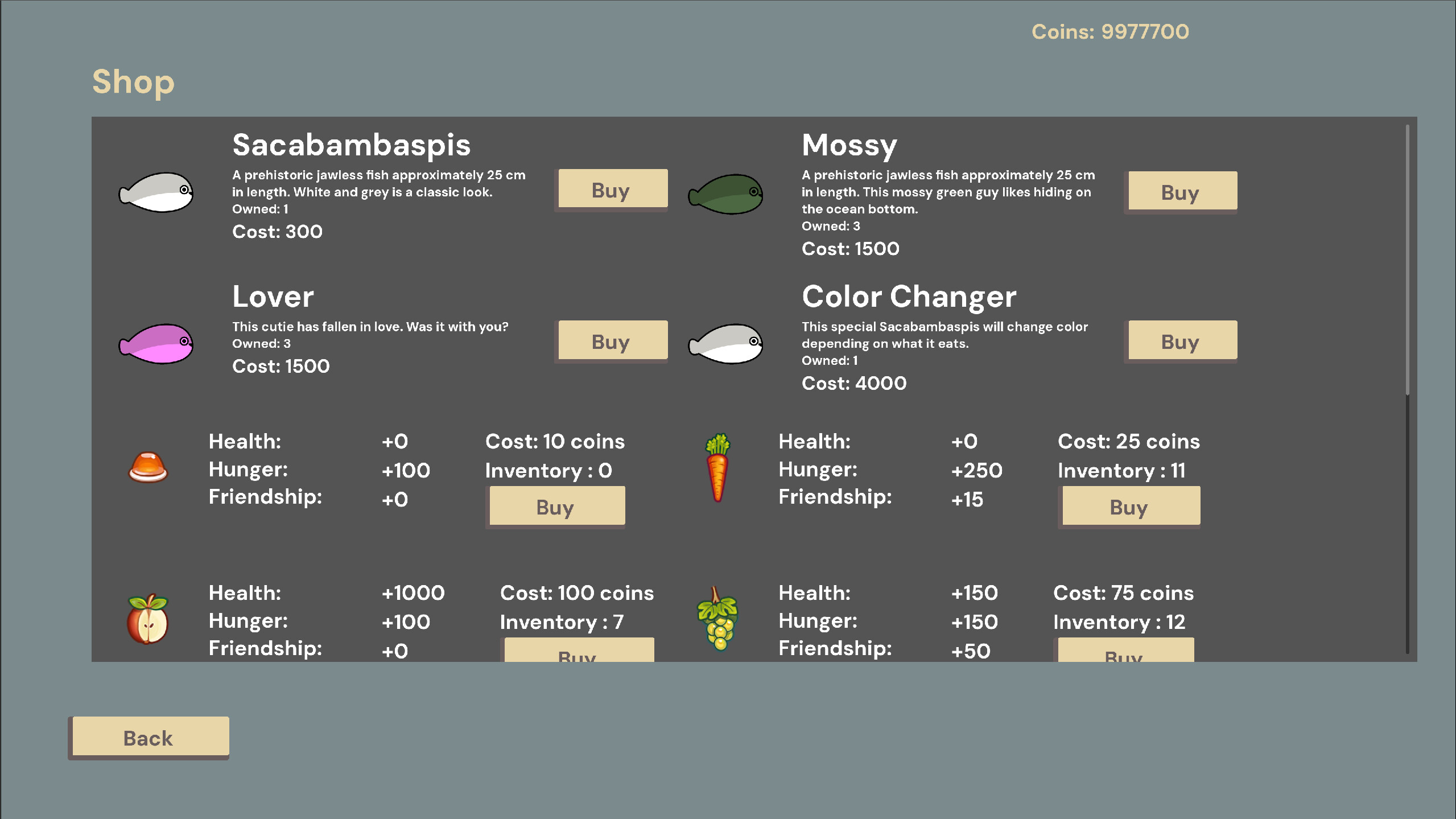The width and height of the screenshot is (1456, 819).
Task: Click the white Sacabambaspis fish icon
Action: (x=155, y=193)
